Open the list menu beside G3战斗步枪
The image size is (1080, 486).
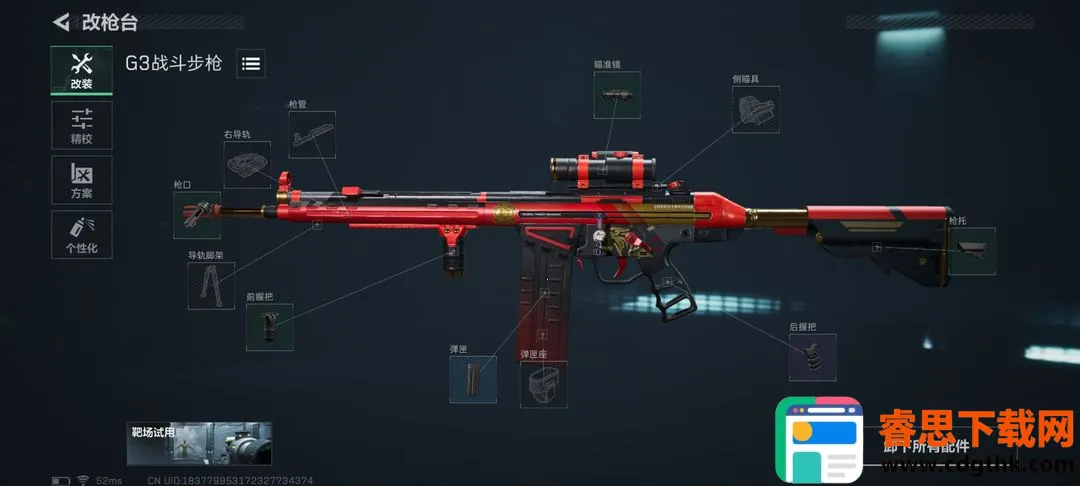[x=251, y=64]
